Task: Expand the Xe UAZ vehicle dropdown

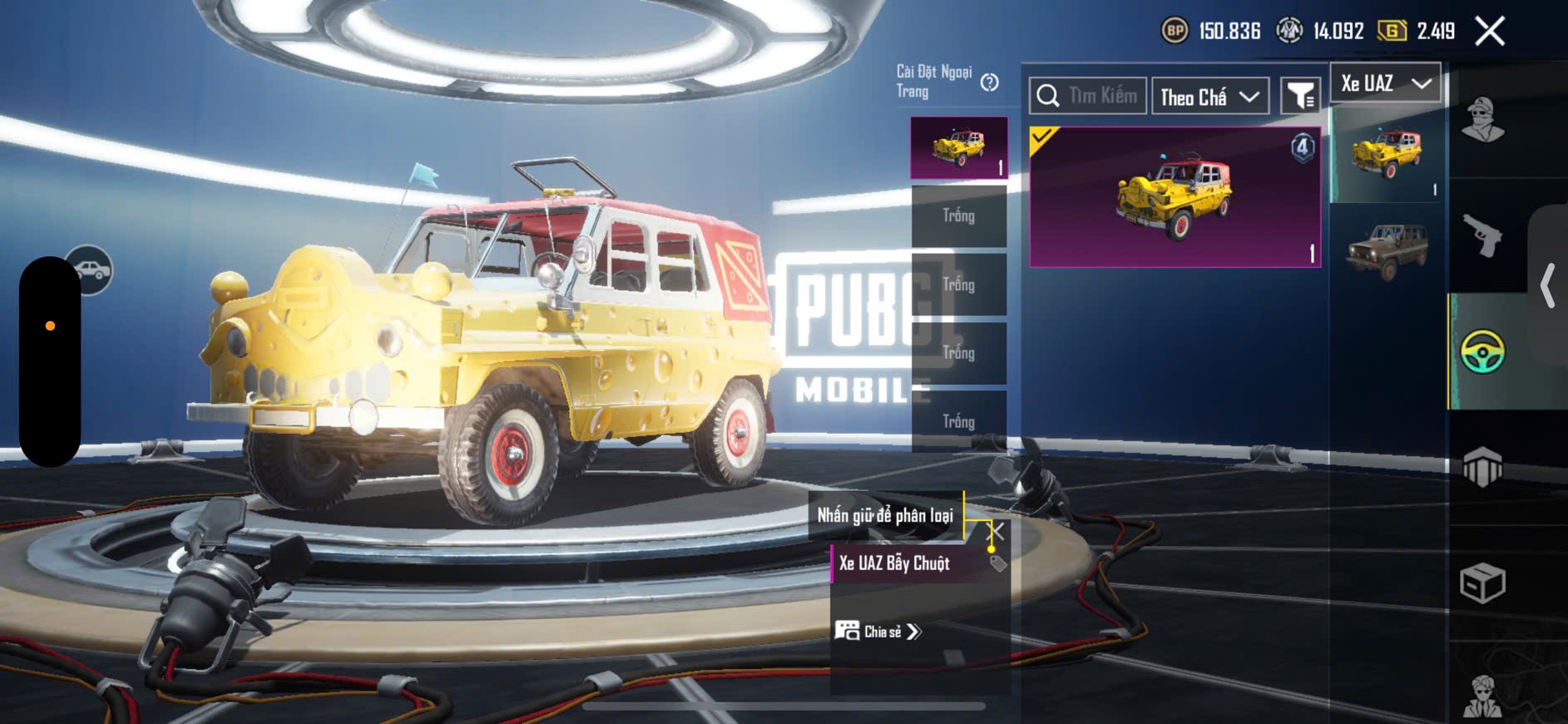Action: (1385, 83)
